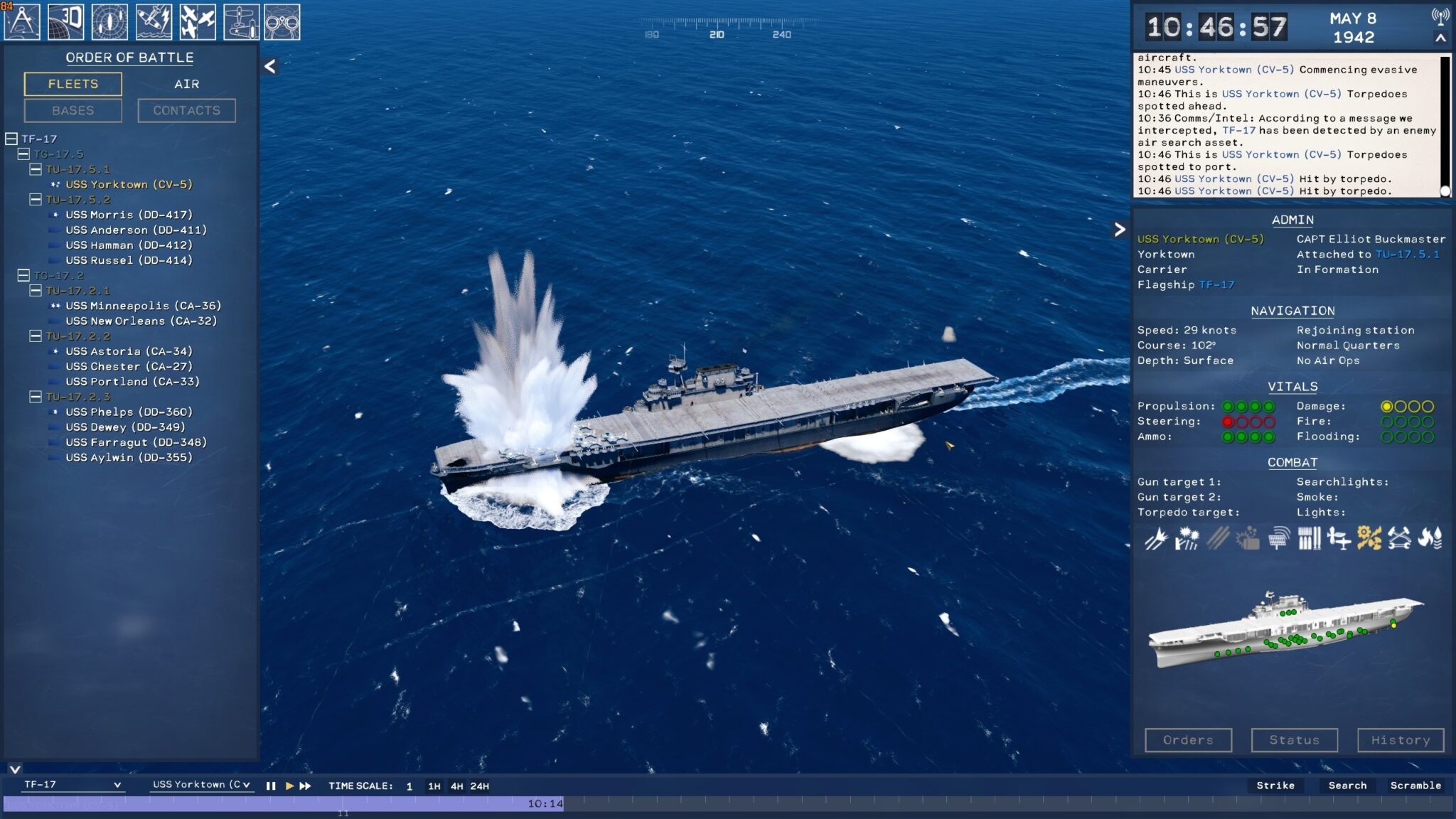The width and height of the screenshot is (1456, 819).
Task: Pause the simulation
Action: coord(271,786)
